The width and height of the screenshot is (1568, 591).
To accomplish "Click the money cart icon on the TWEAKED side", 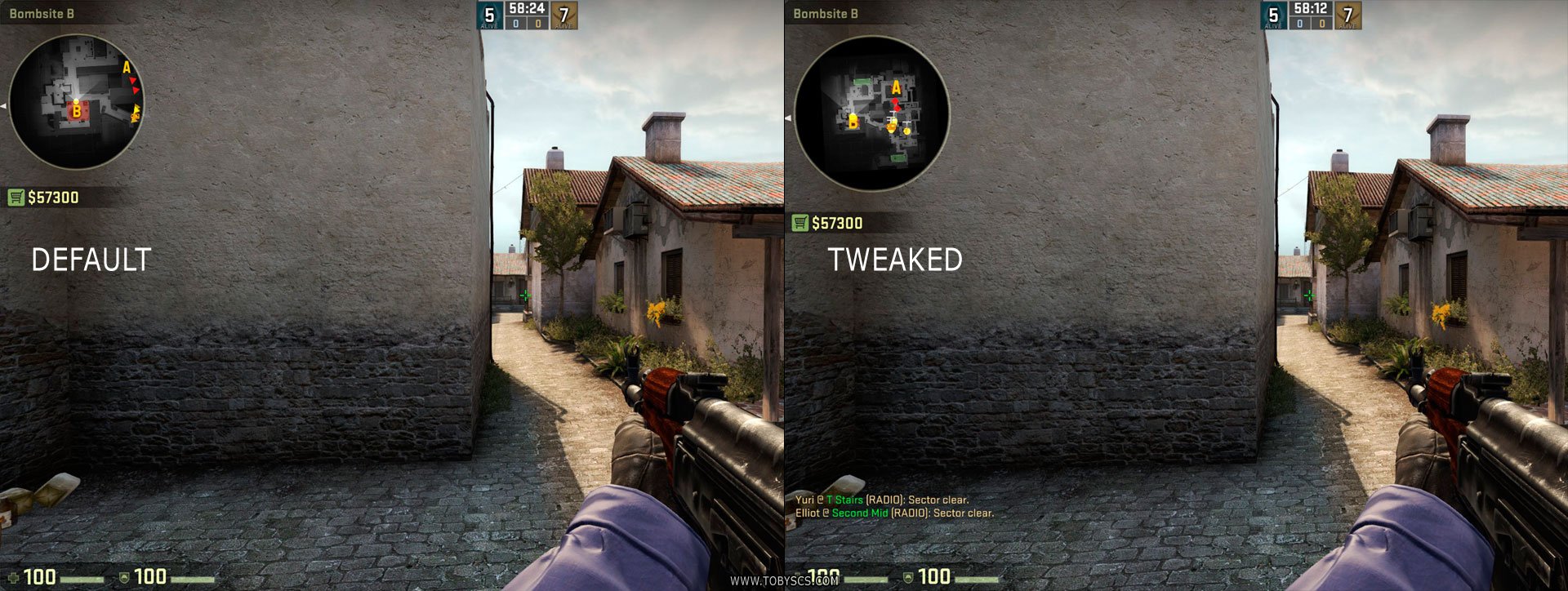I will click(x=800, y=220).
